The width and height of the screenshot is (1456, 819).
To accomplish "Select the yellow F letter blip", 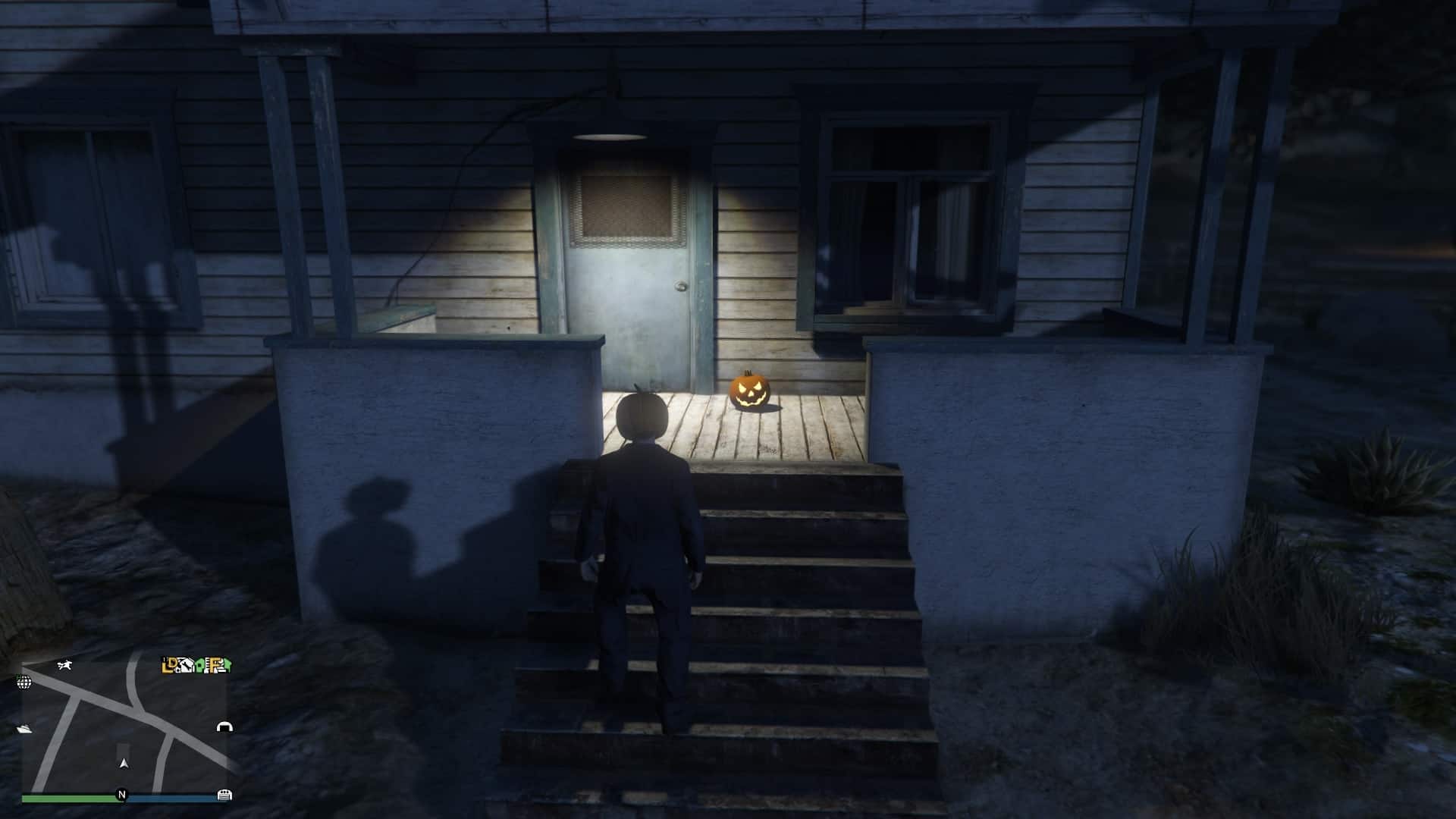I will tap(215, 666).
